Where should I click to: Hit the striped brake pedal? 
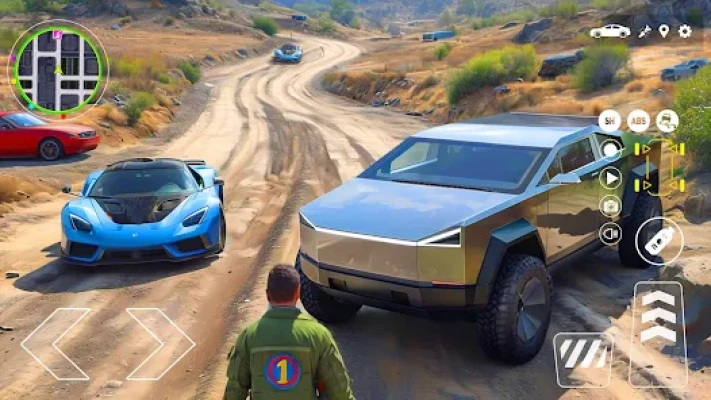[582, 357]
